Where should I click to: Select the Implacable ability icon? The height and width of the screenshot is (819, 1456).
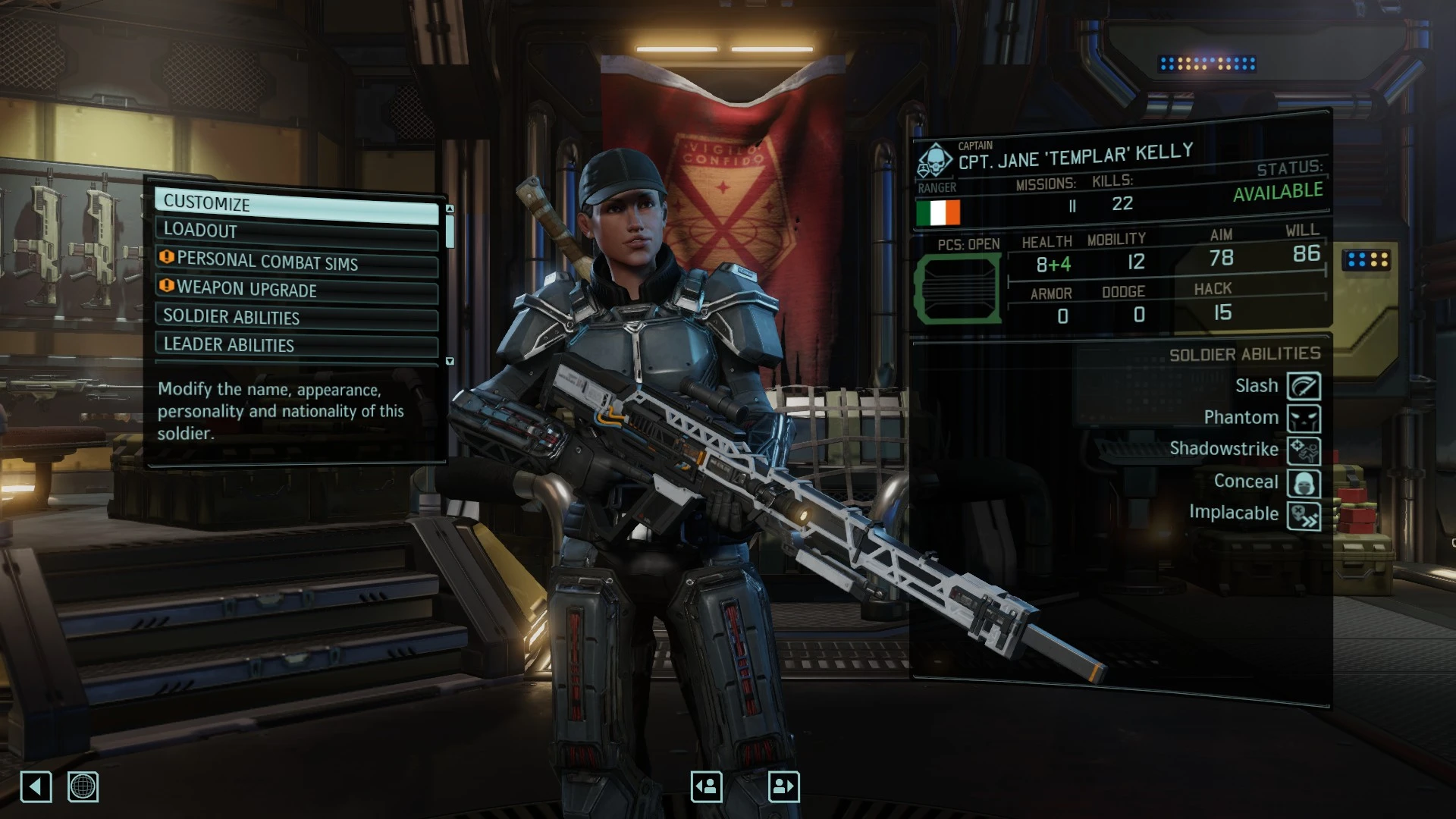tap(1304, 516)
